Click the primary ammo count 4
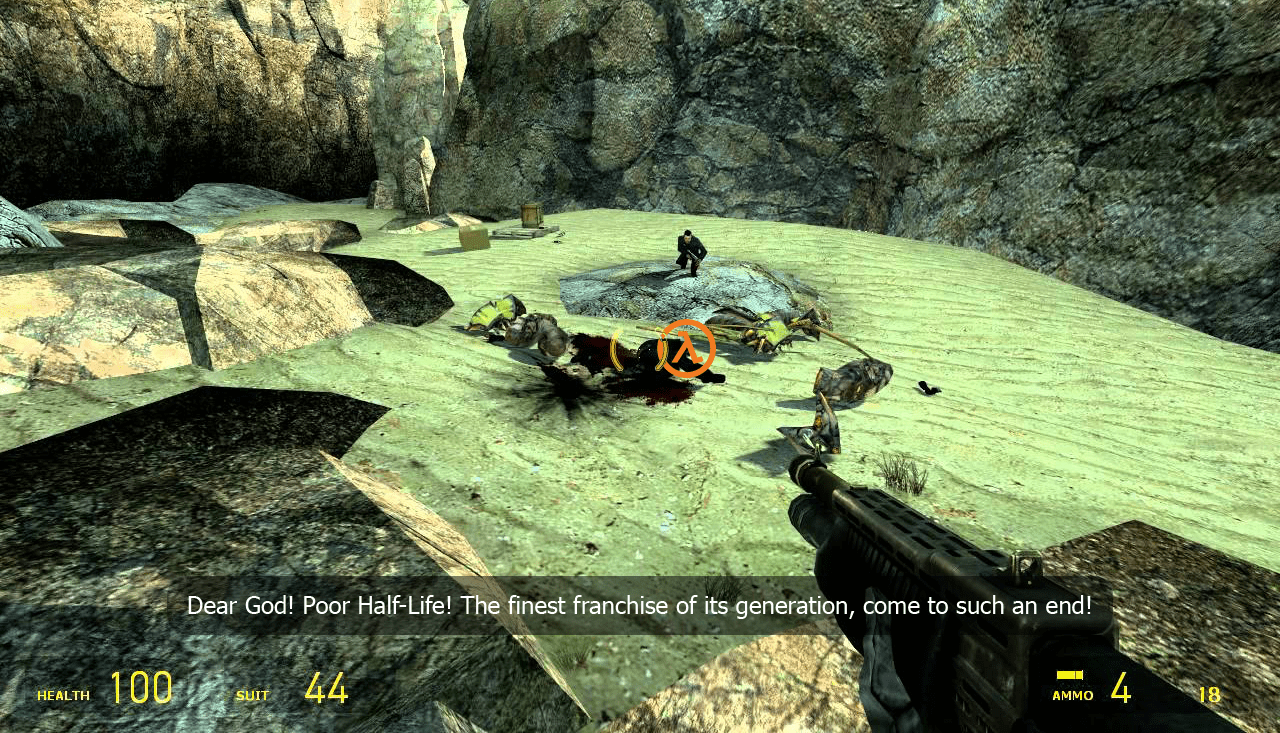Viewport: 1280px width, 733px height. click(x=1123, y=688)
